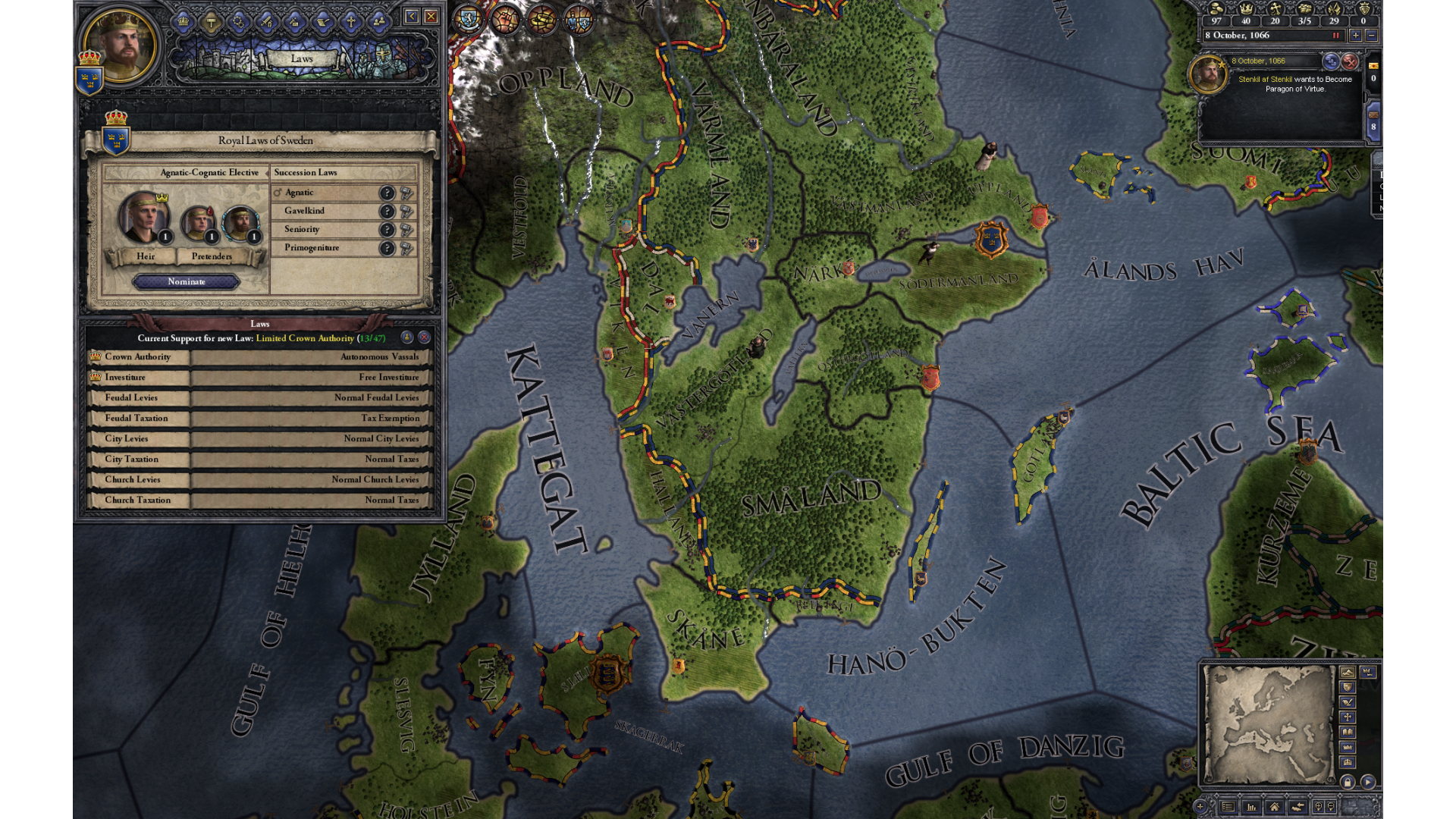
Task: Increase game speed with the plus button
Action: tap(1355, 36)
